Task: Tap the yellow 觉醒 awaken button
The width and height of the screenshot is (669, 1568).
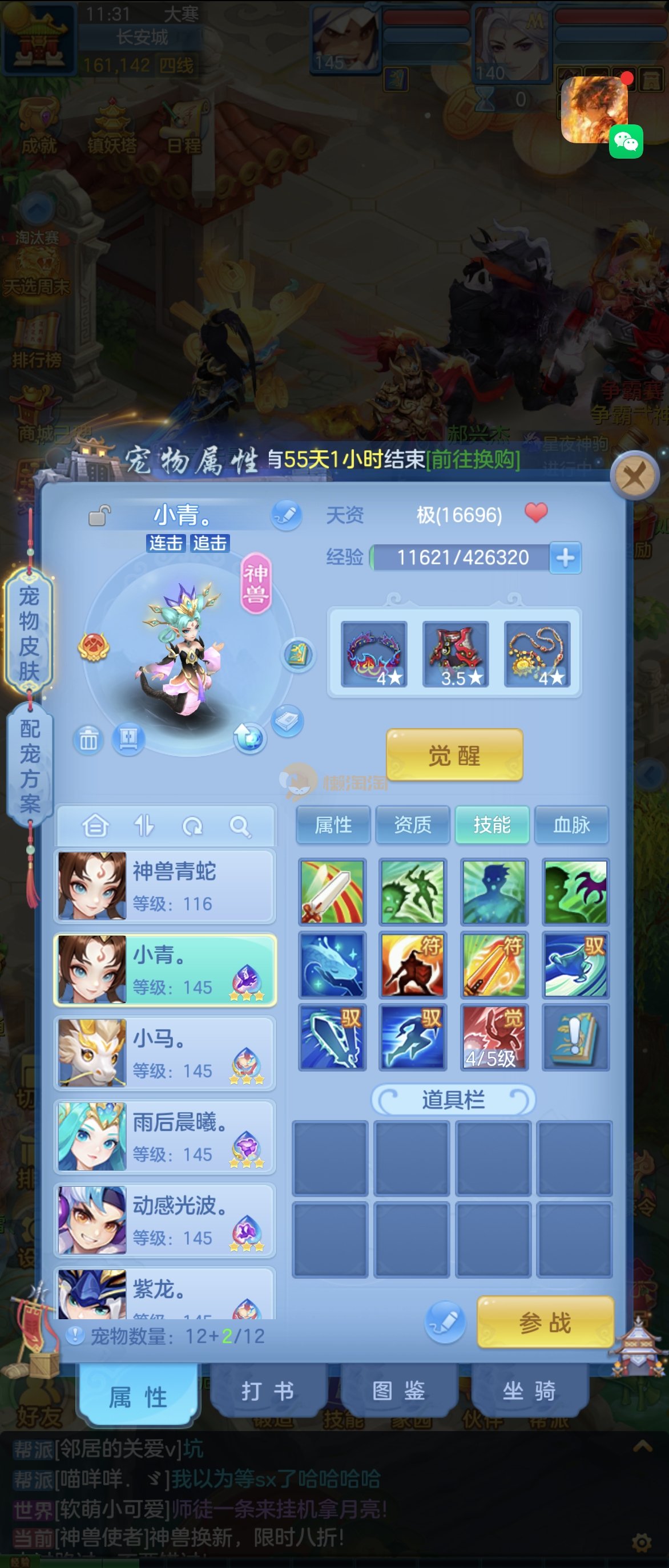Action: (x=454, y=755)
